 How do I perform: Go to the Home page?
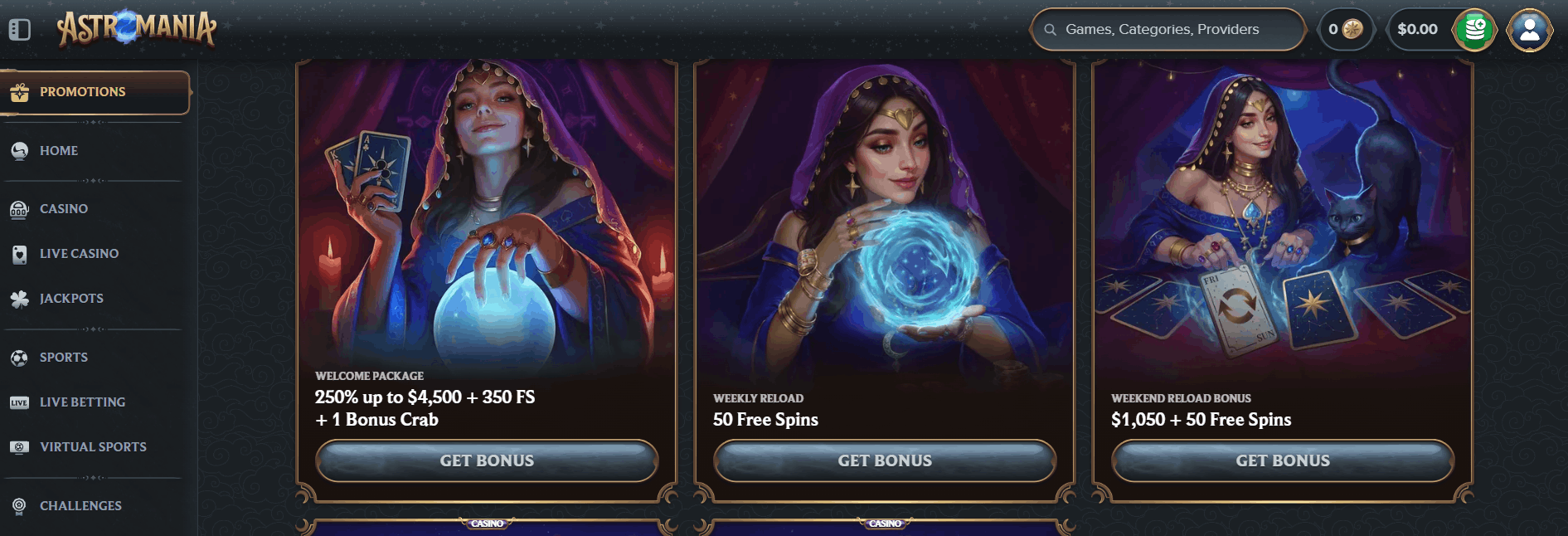[59, 151]
